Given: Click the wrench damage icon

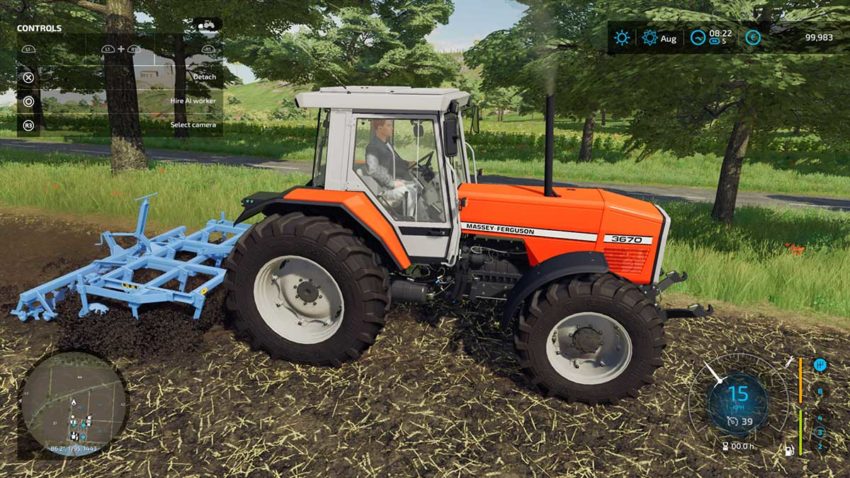Looking at the screenshot, I should pyautogui.click(x=789, y=363).
